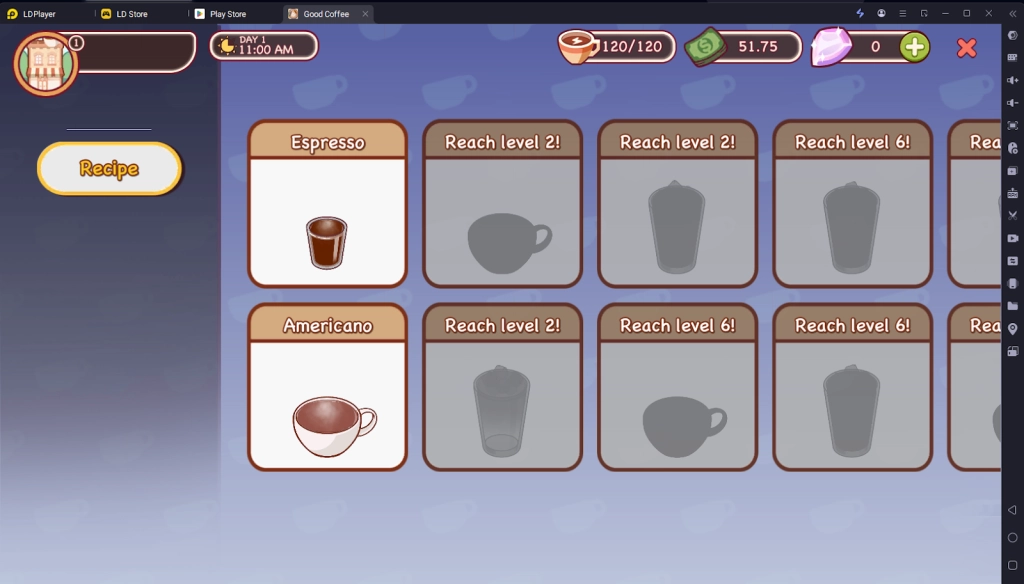Switch to the Play Store tab

(228, 14)
